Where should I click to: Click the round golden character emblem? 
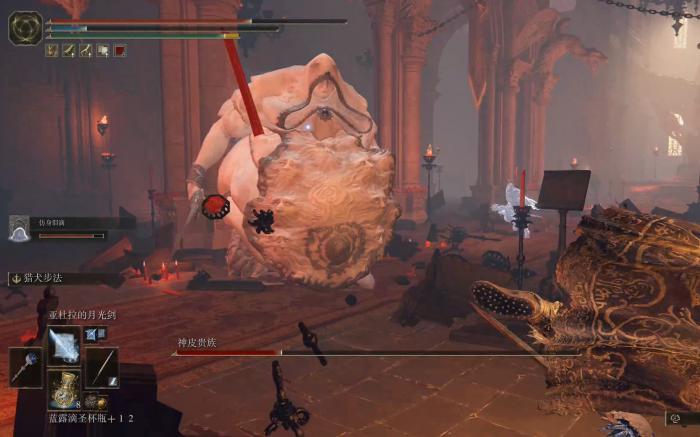(x=25, y=28)
